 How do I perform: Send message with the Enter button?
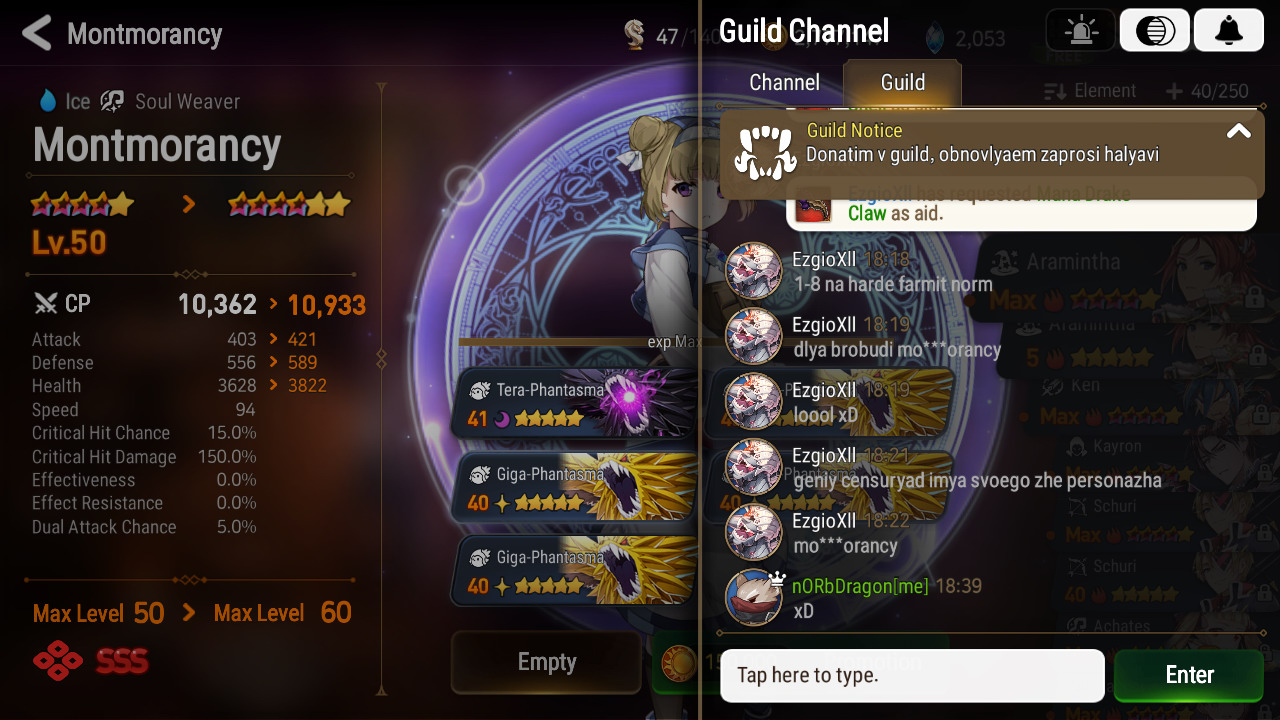1188,675
